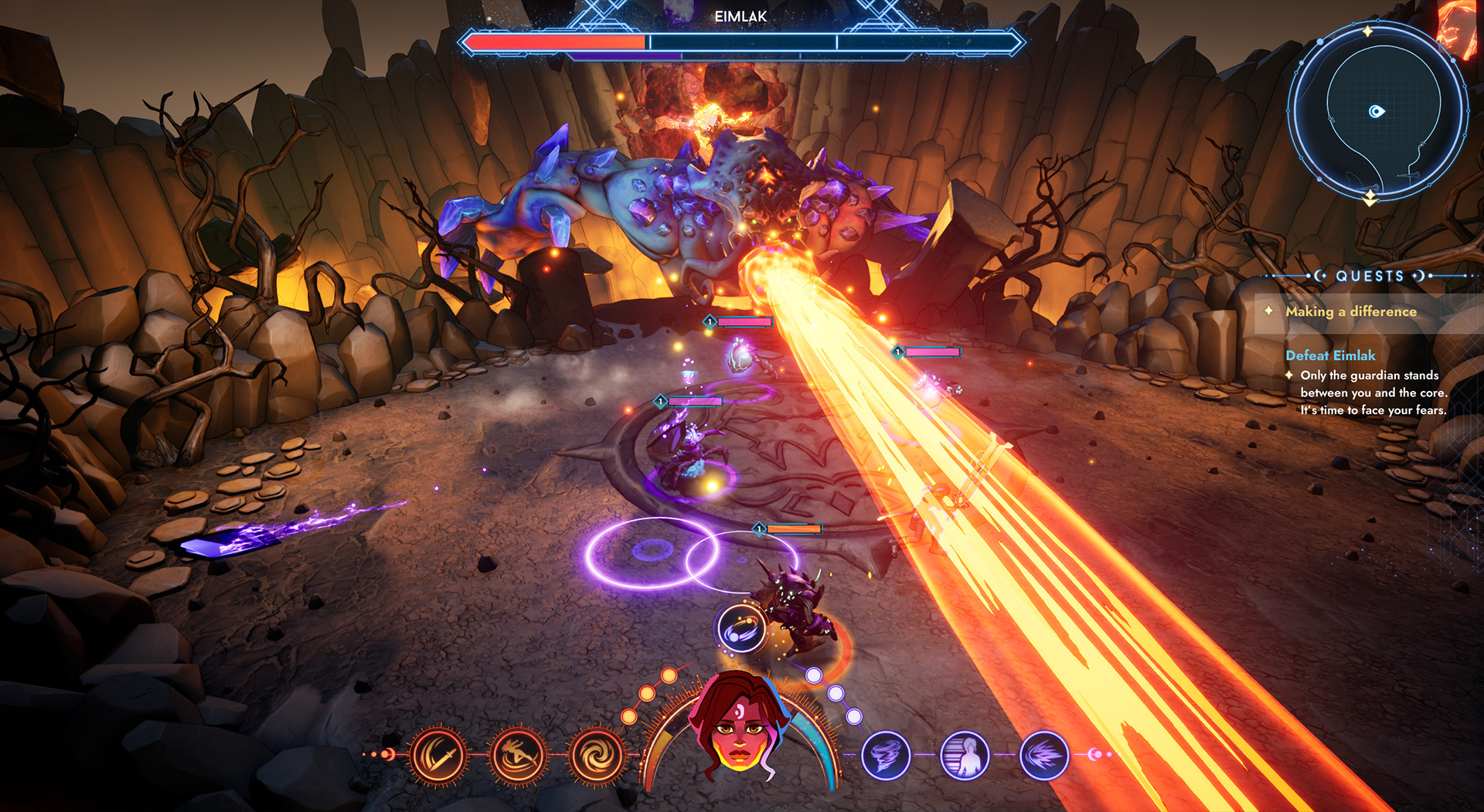Expand the minimap using the bottom arrow marker

click(x=1370, y=199)
